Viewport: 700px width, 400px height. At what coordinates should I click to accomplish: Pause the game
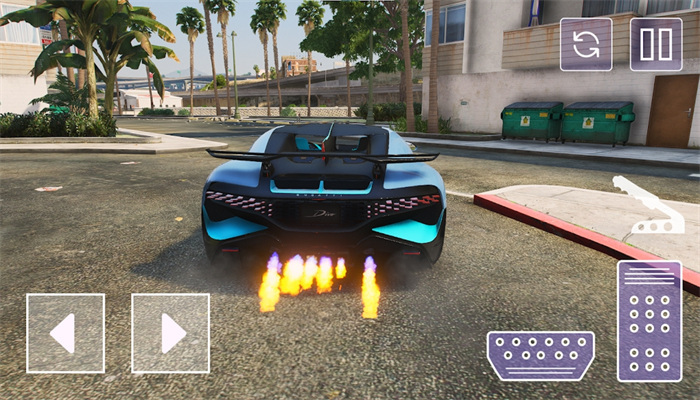coord(656,44)
